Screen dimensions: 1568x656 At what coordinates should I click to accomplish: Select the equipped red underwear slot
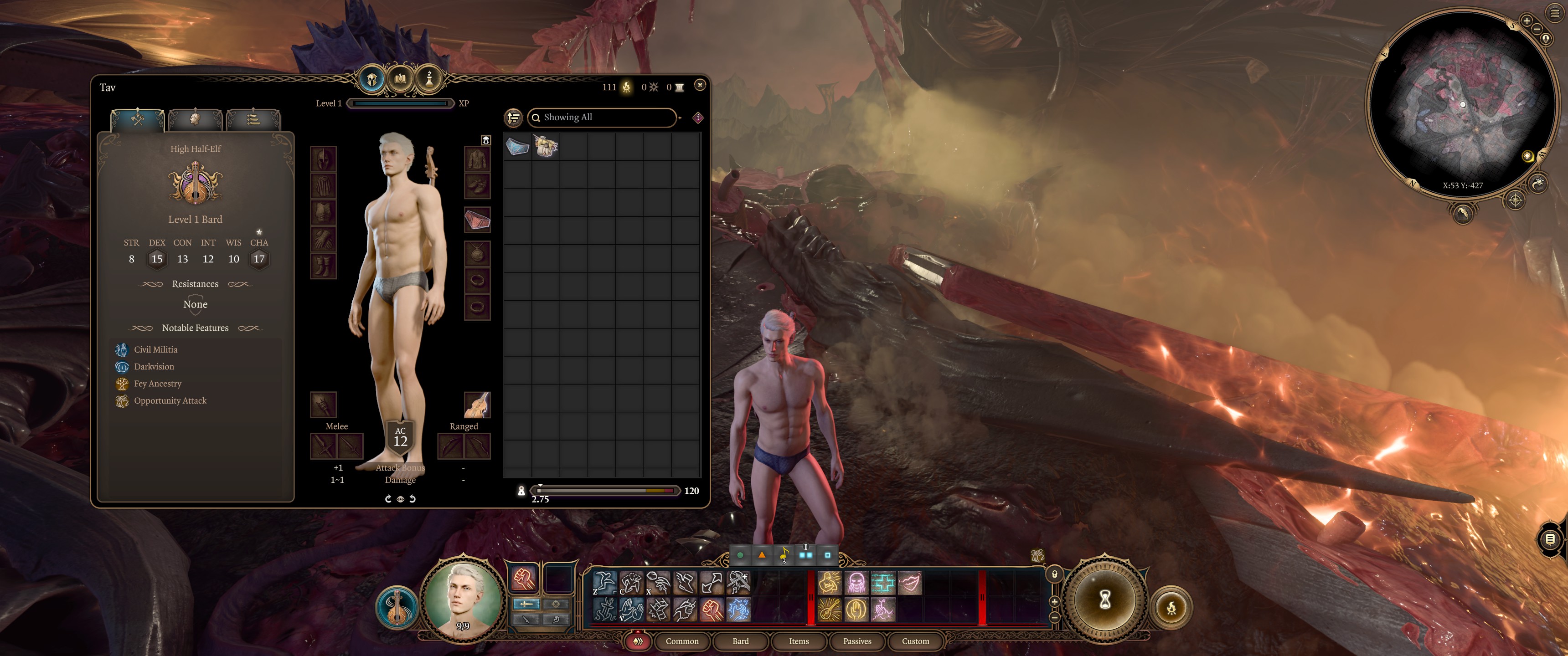click(x=477, y=220)
